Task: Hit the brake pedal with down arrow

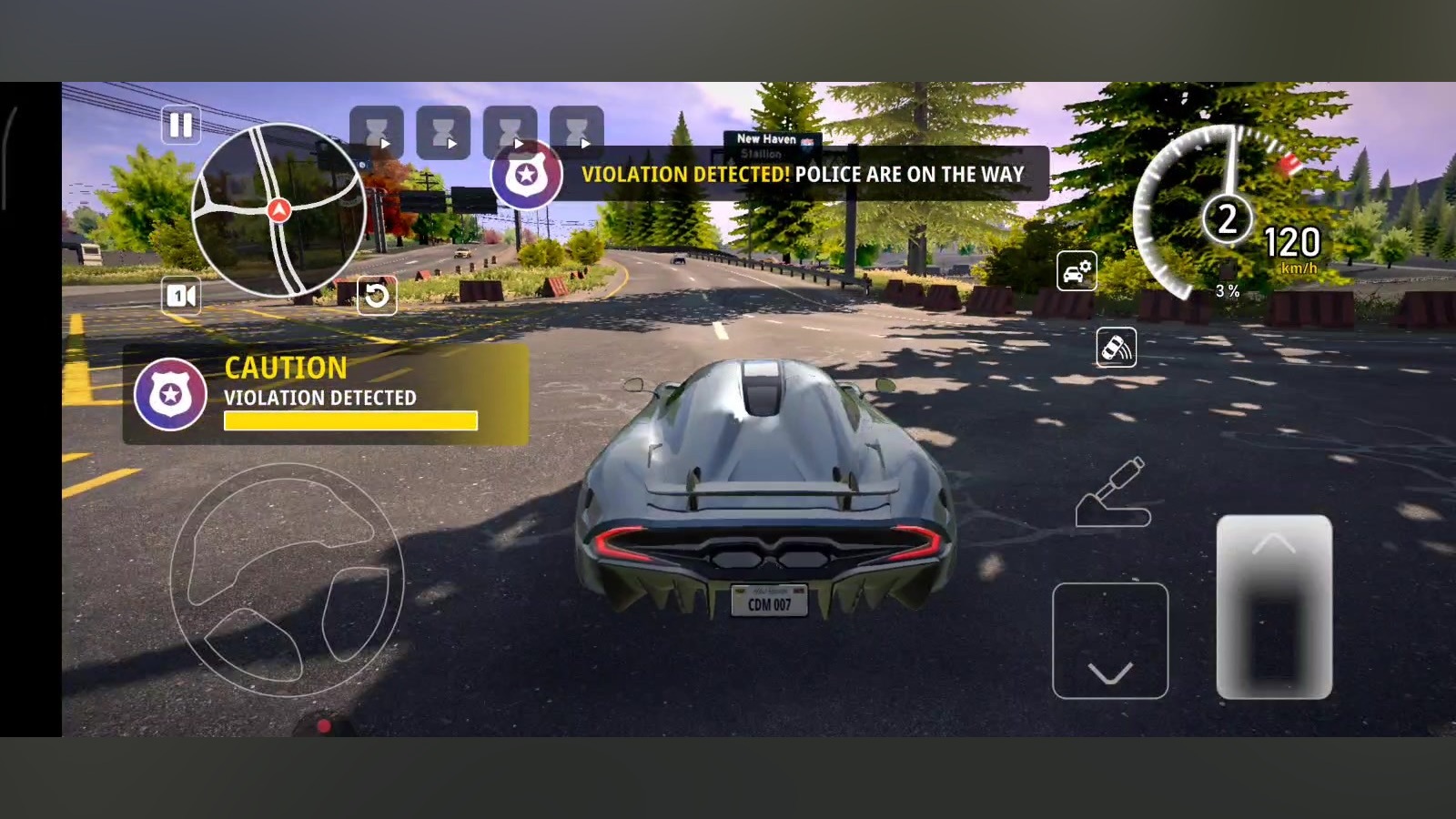Action: pyautogui.click(x=1109, y=641)
